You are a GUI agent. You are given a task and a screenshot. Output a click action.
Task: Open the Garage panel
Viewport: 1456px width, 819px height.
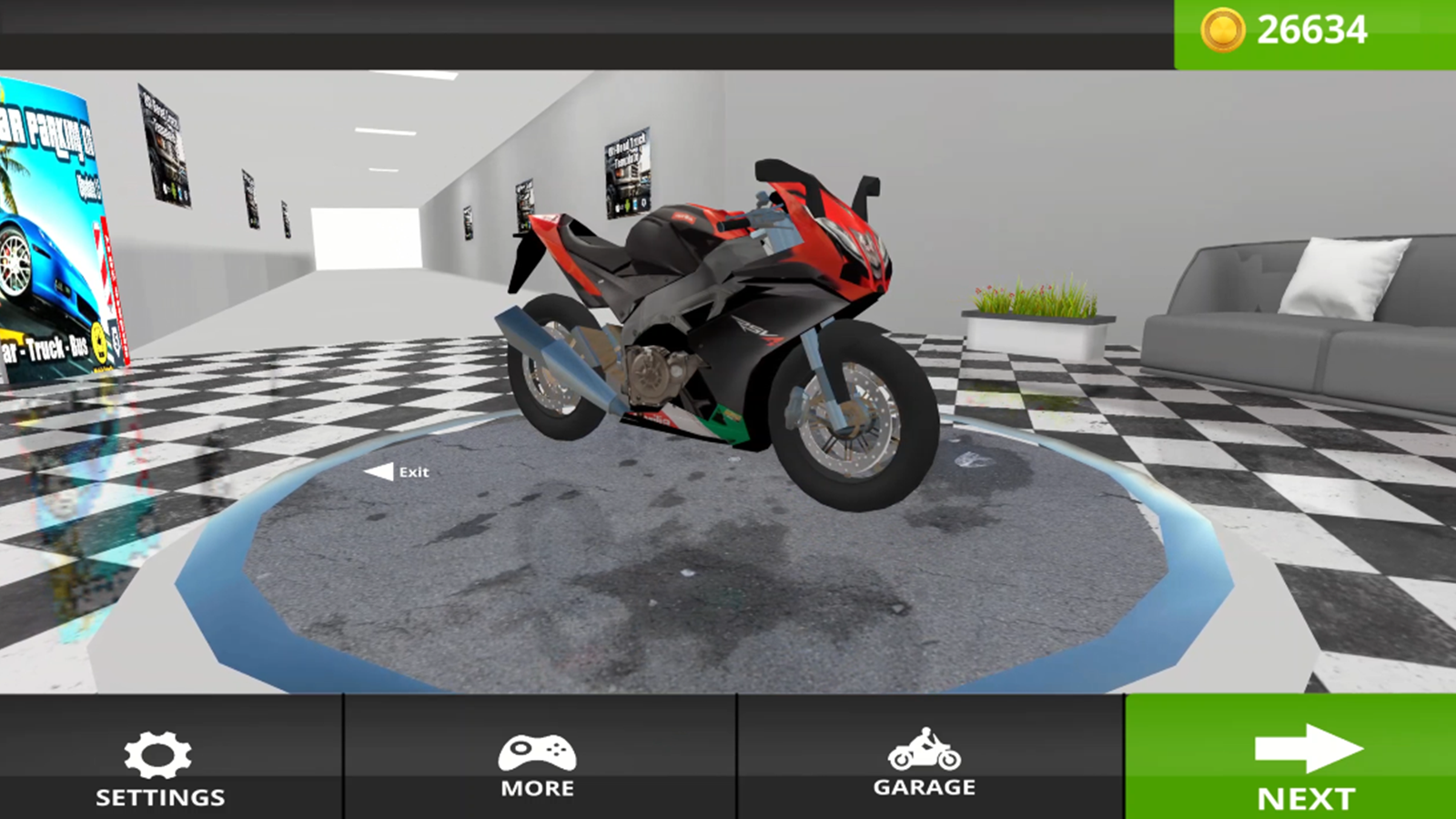tap(925, 764)
